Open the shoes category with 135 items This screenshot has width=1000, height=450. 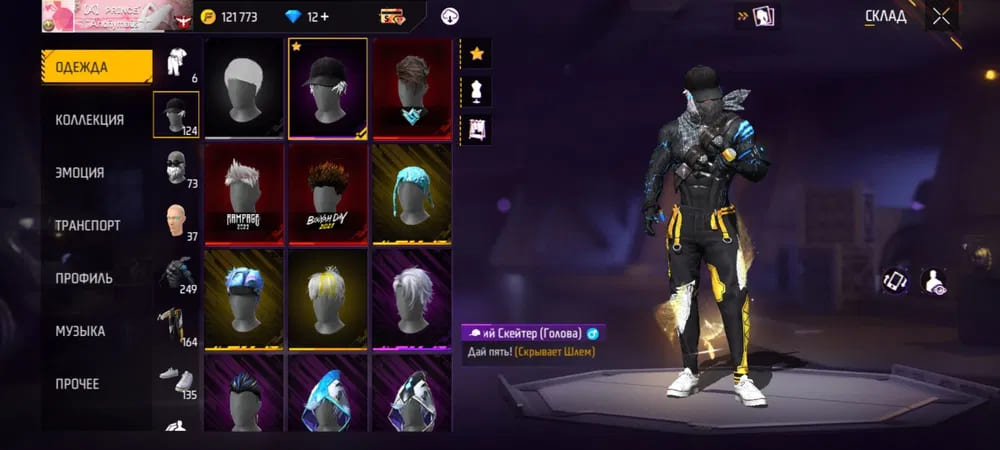(177, 379)
